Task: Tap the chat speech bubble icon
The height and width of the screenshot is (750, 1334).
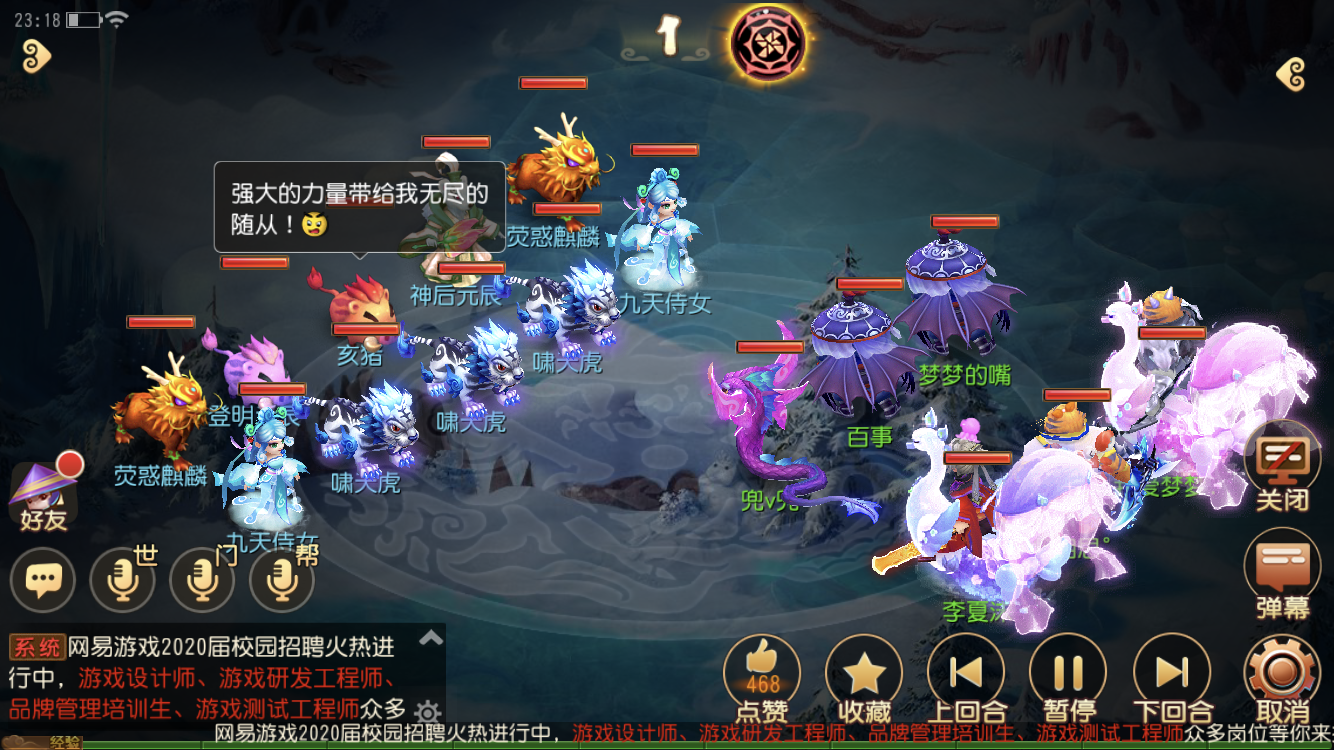Action: coord(42,580)
